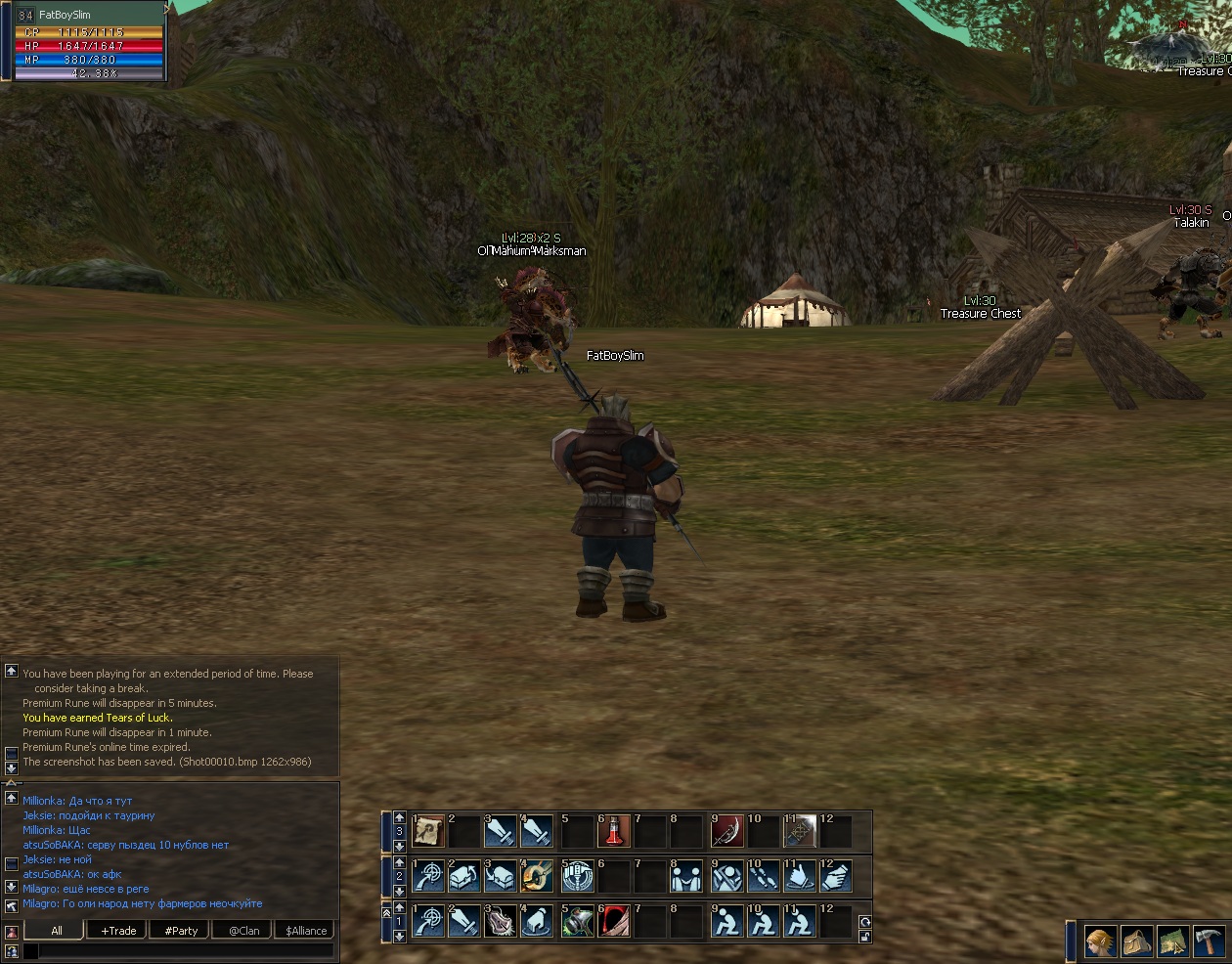Switch to the +Trade chat tab
This screenshot has width=1232, height=964.
point(118,930)
